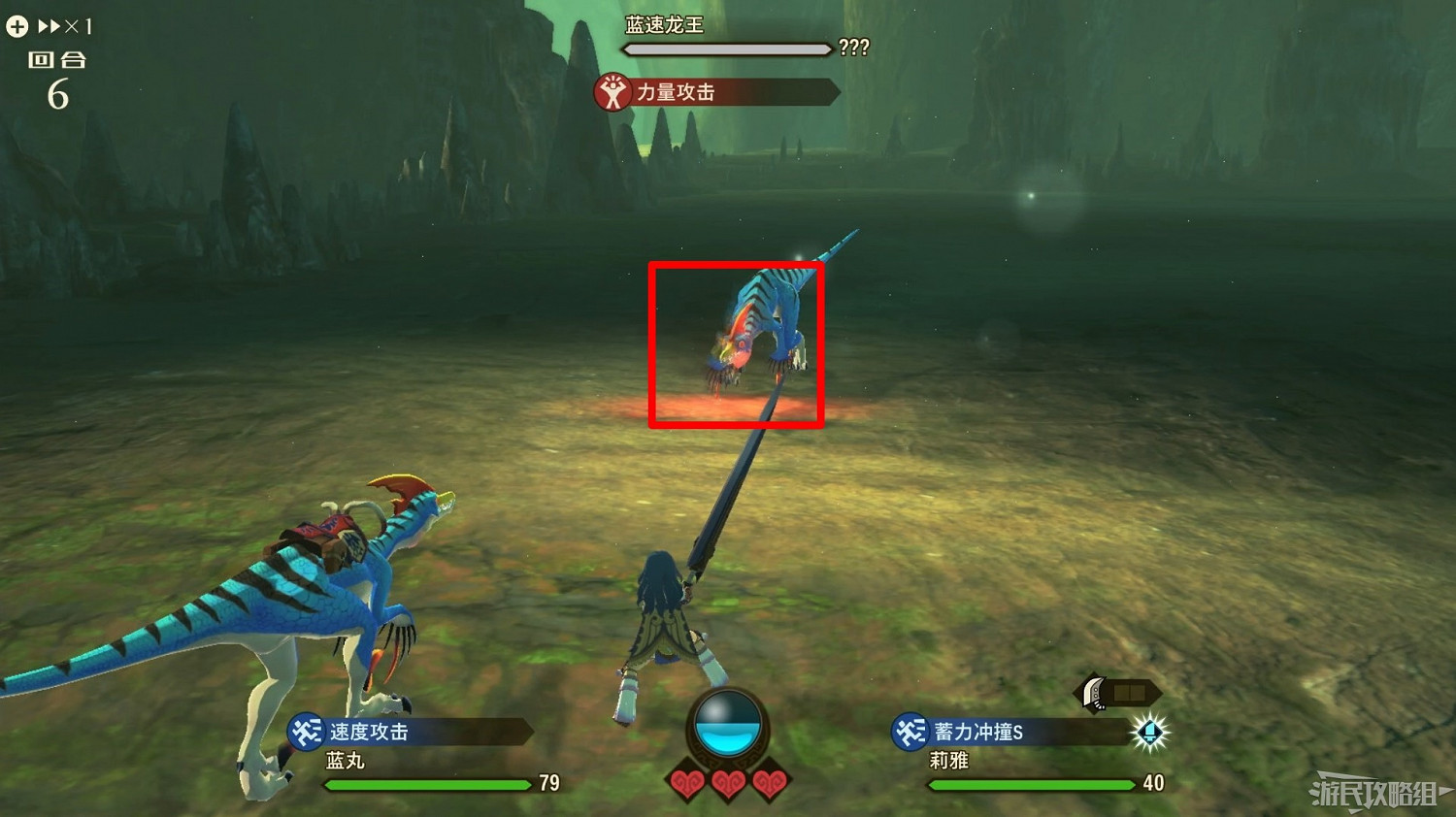Click the 回合 6 turn counter
Image resolution: width=1456 pixels, height=817 pixels.
pyautogui.click(x=57, y=78)
